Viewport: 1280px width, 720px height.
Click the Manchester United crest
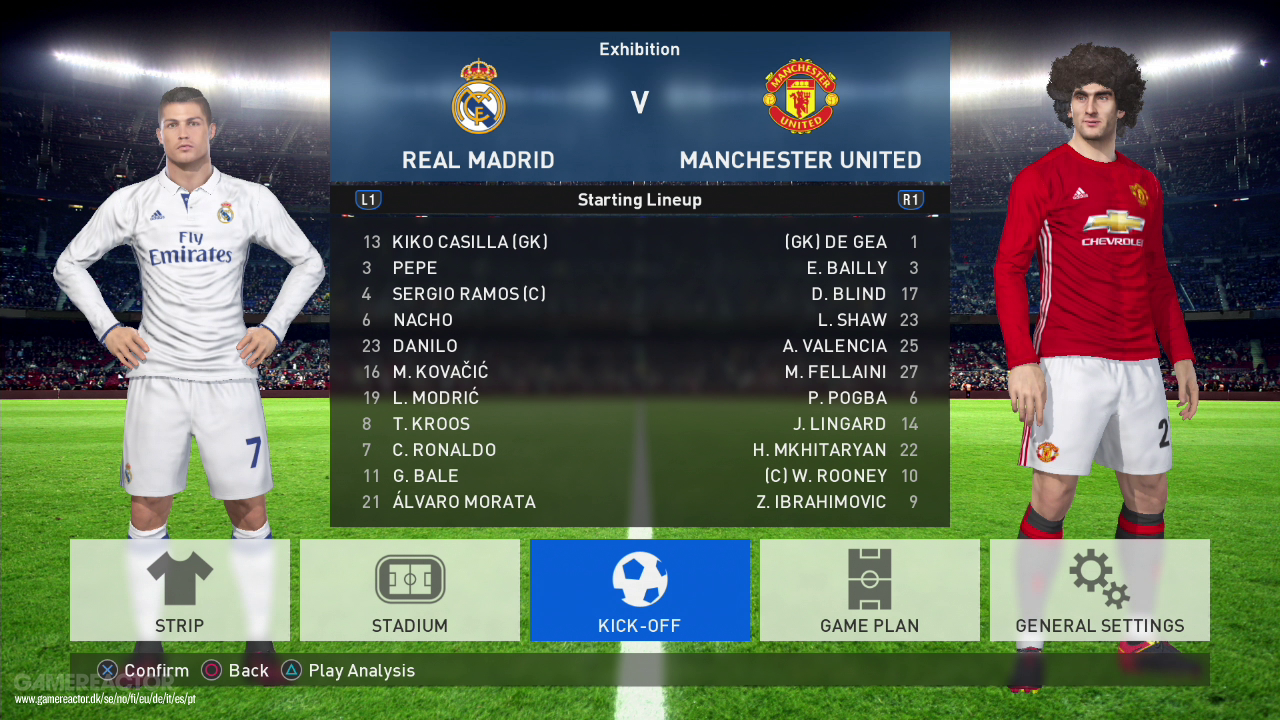(801, 97)
